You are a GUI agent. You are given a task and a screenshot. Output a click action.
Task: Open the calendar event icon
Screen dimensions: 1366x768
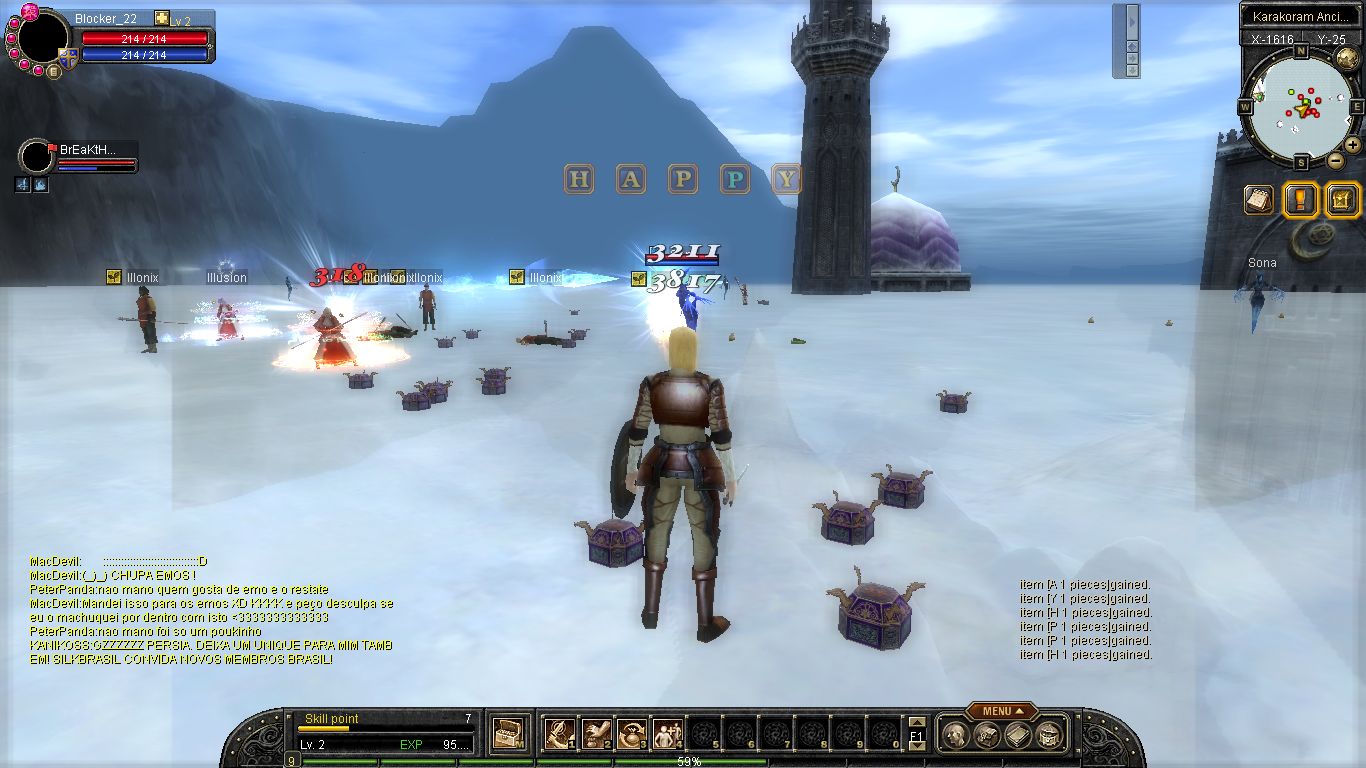(1259, 199)
